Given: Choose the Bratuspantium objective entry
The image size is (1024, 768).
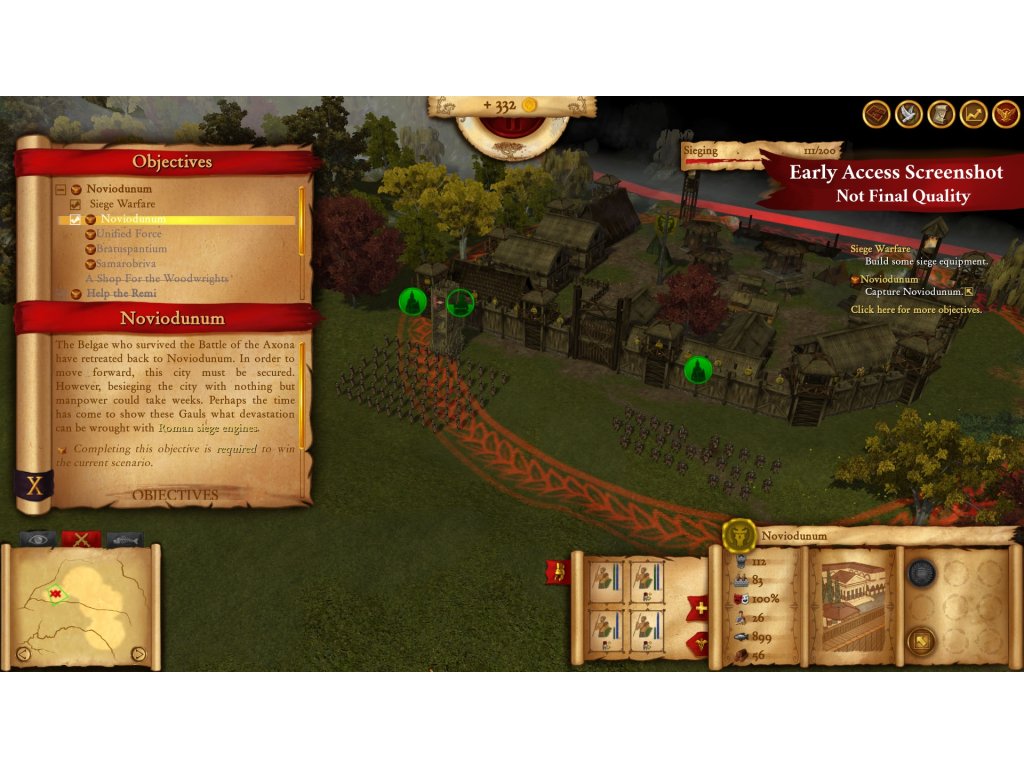Looking at the screenshot, I should pos(131,249).
